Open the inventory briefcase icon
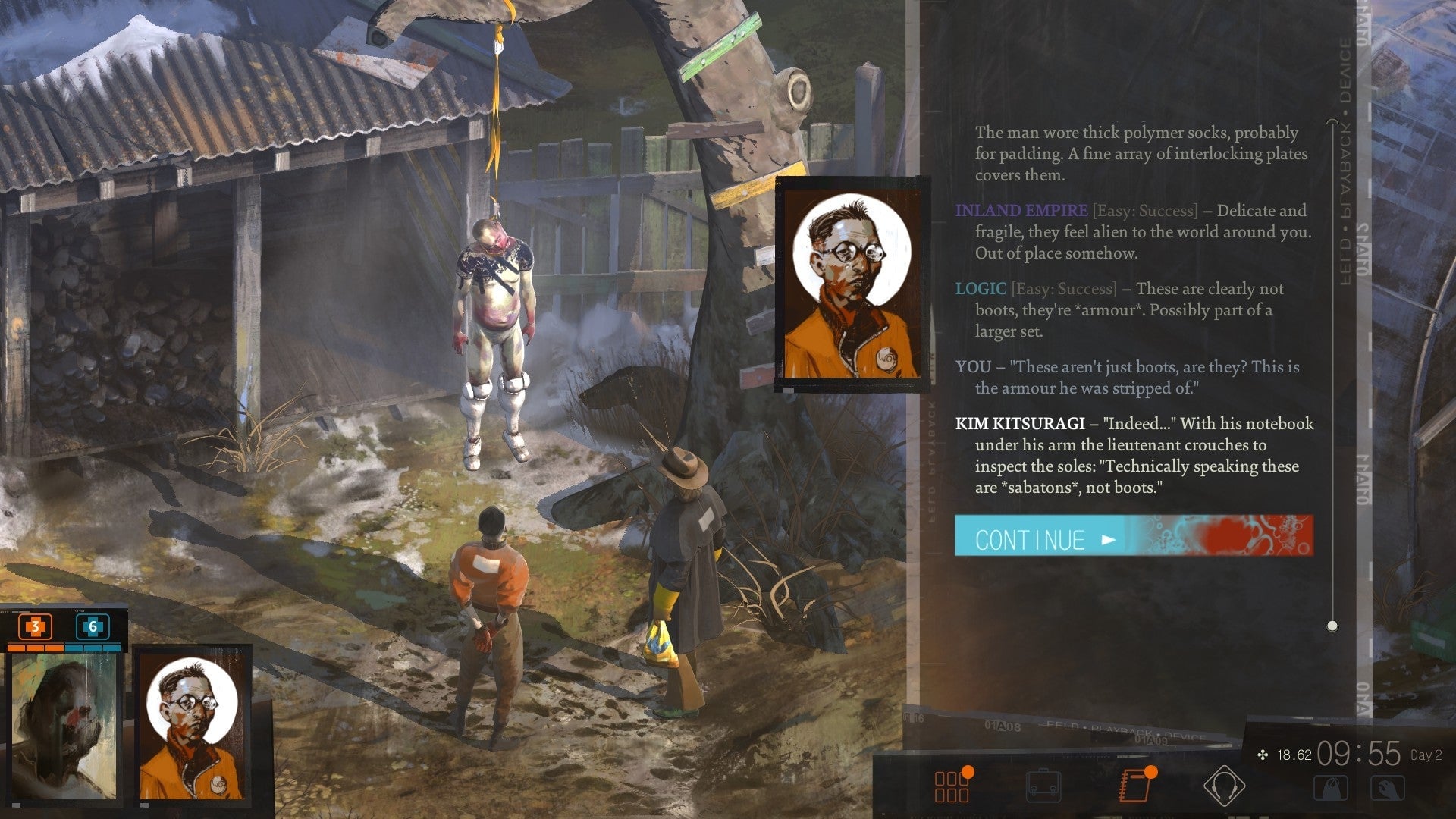The height and width of the screenshot is (819, 1456). point(1043,786)
